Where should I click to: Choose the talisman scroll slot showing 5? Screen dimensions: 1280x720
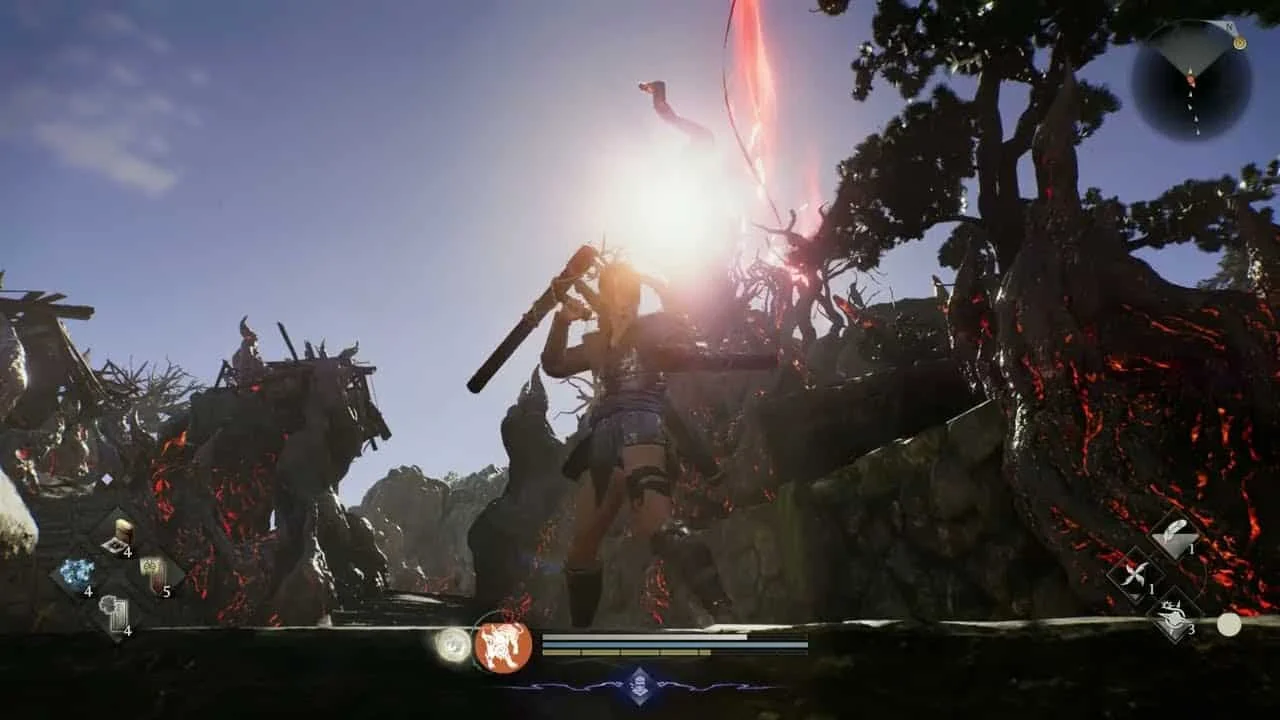coord(155,573)
